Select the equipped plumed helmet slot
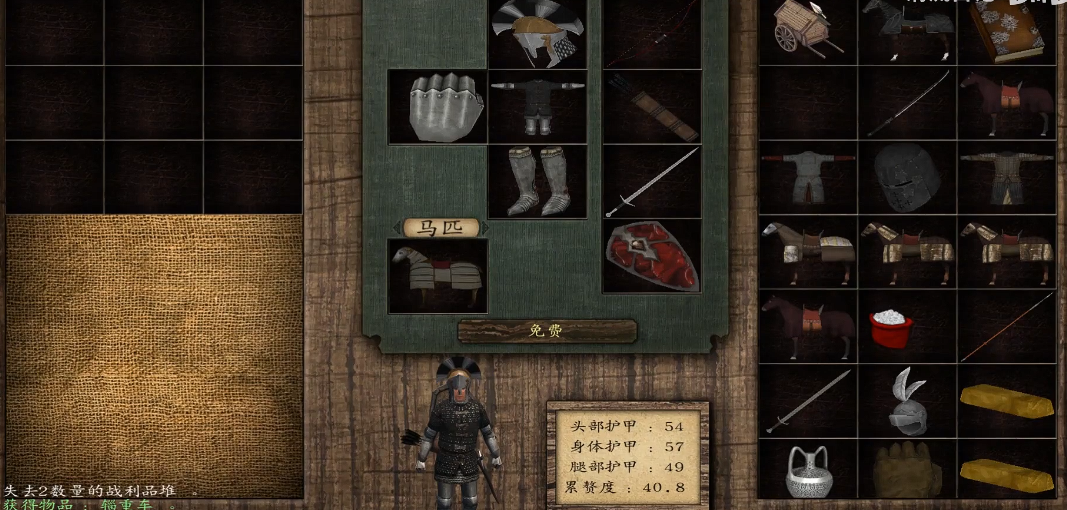This screenshot has width=1067, height=510. point(537,32)
